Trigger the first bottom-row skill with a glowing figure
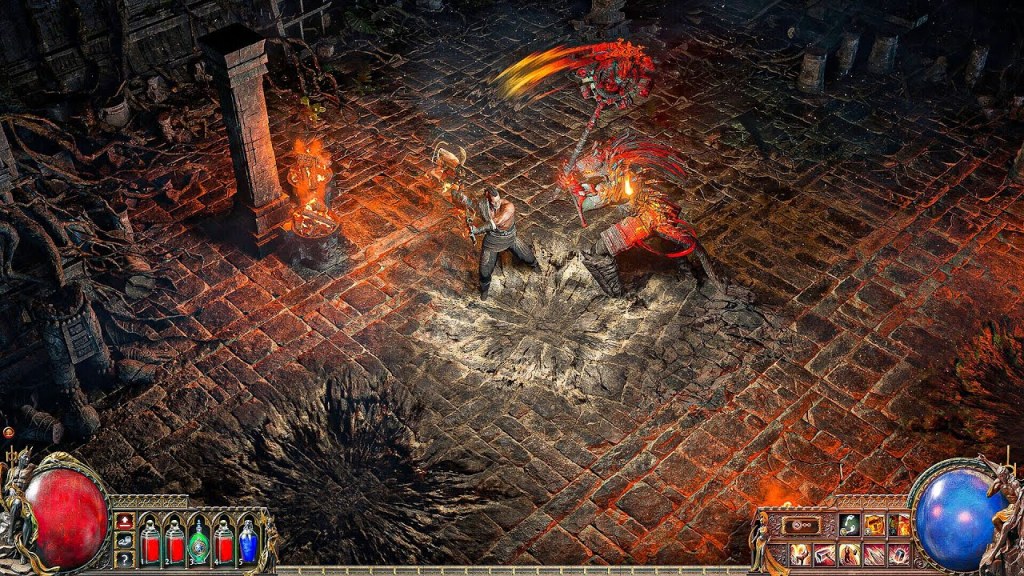 pyautogui.click(x=801, y=554)
